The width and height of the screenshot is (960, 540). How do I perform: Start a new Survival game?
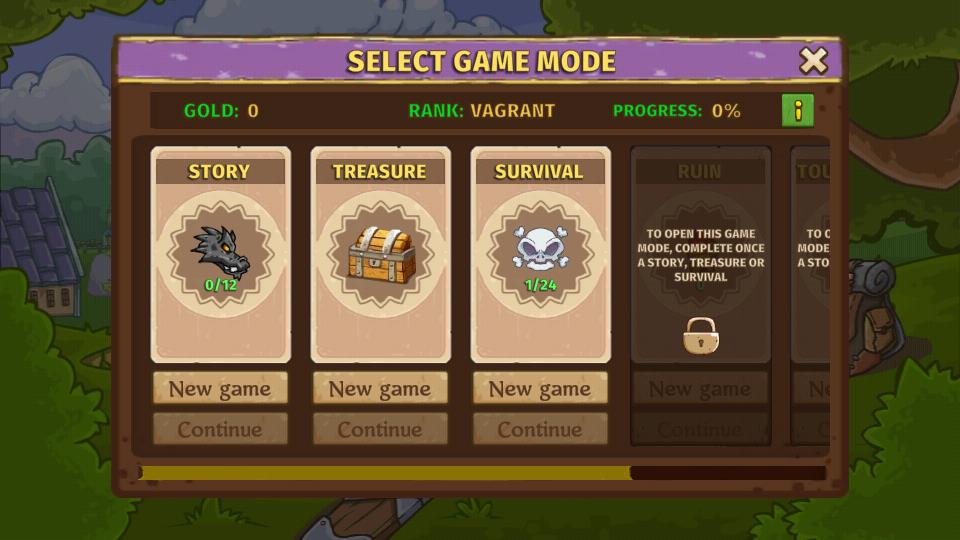(x=540, y=388)
